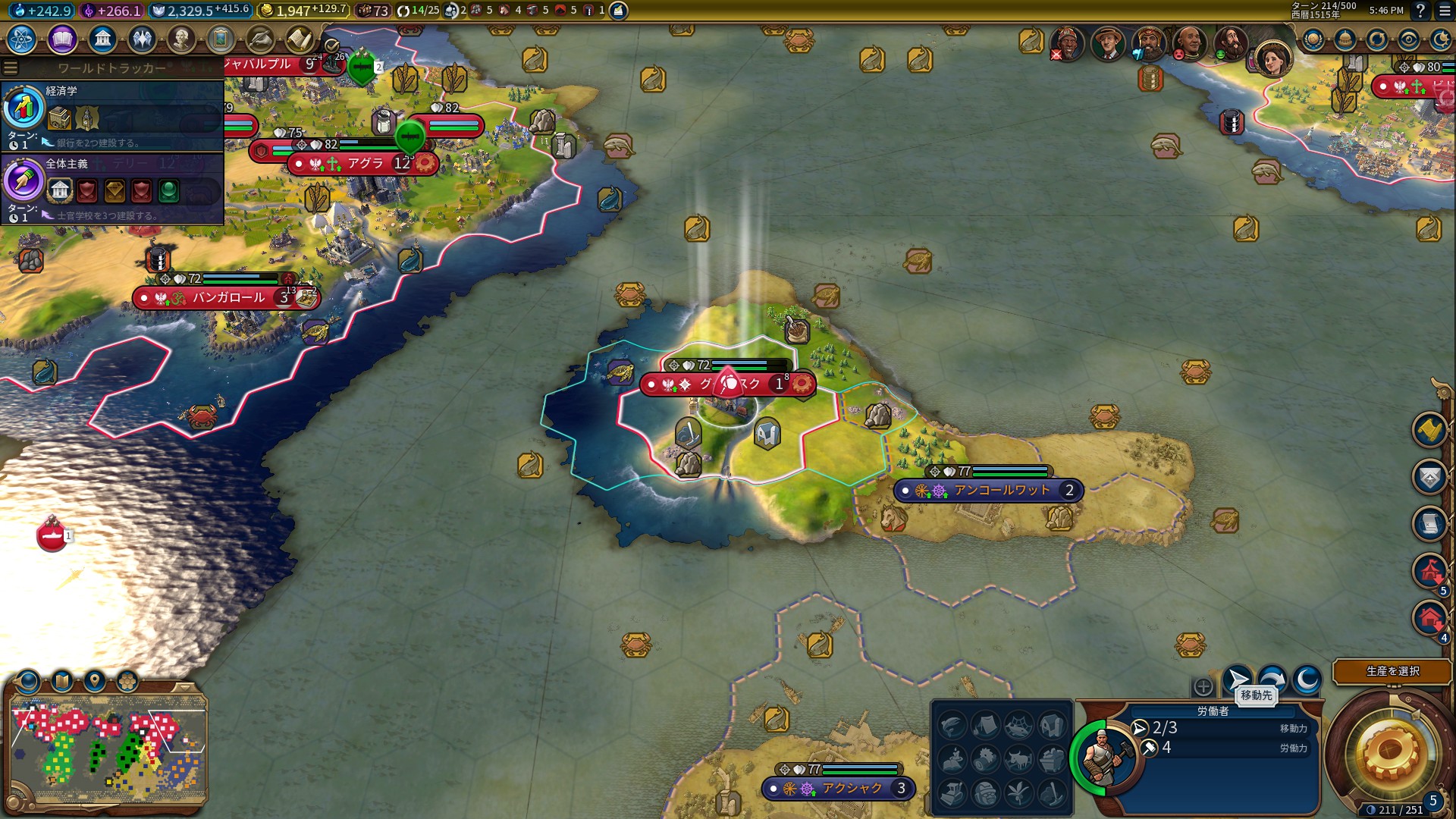Viewport: 1456px width, 819px height.
Task: Activate the crescent moon sleep action
Action: tap(1307, 679)
